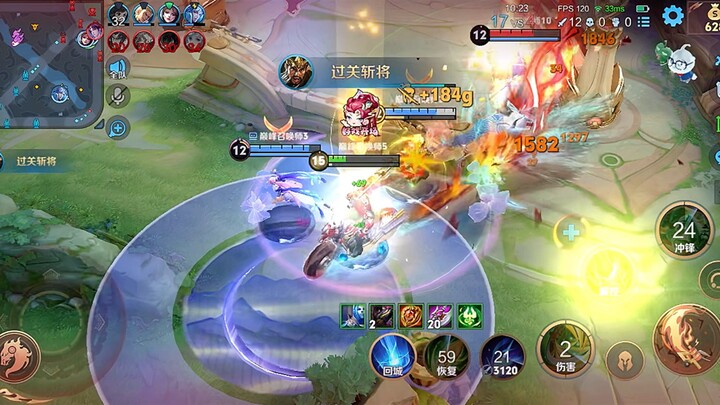Use the Restore (恢复) heal skill
Image resolution: width=720 pixels, height=405 pixels.
click(x=446, y=354)
